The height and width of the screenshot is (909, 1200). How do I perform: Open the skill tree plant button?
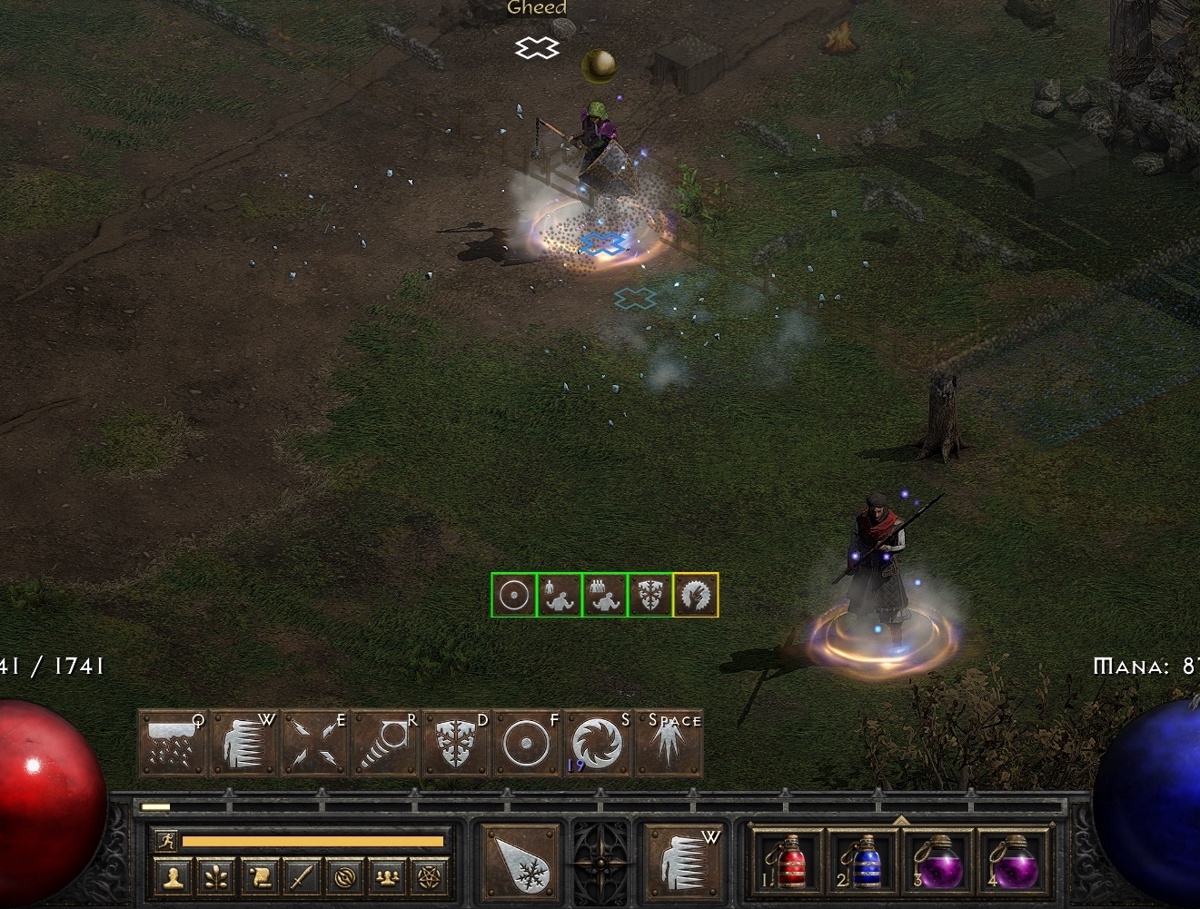(x=218, y=878)
